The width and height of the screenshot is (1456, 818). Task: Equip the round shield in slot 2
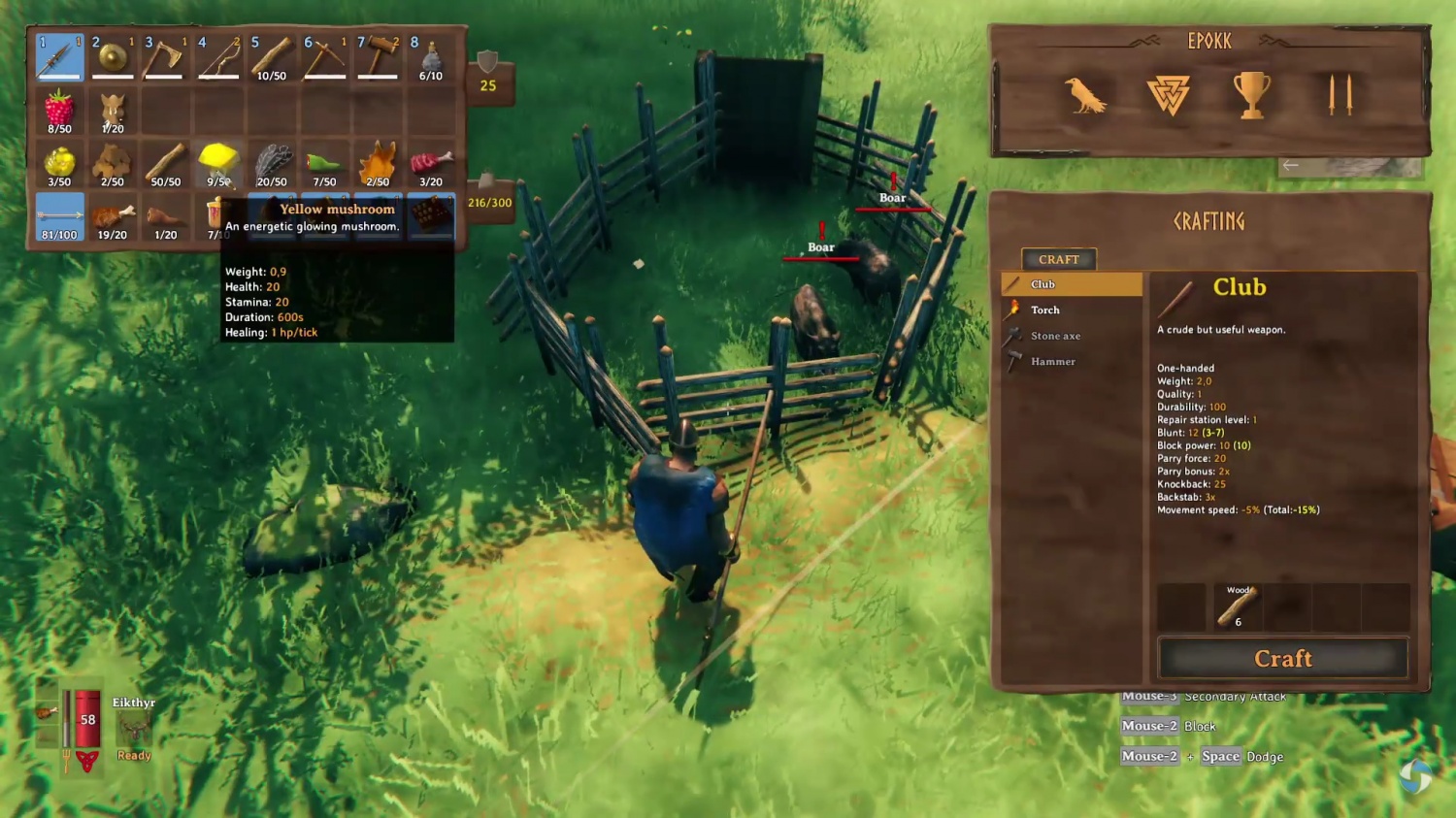point(113,57)
